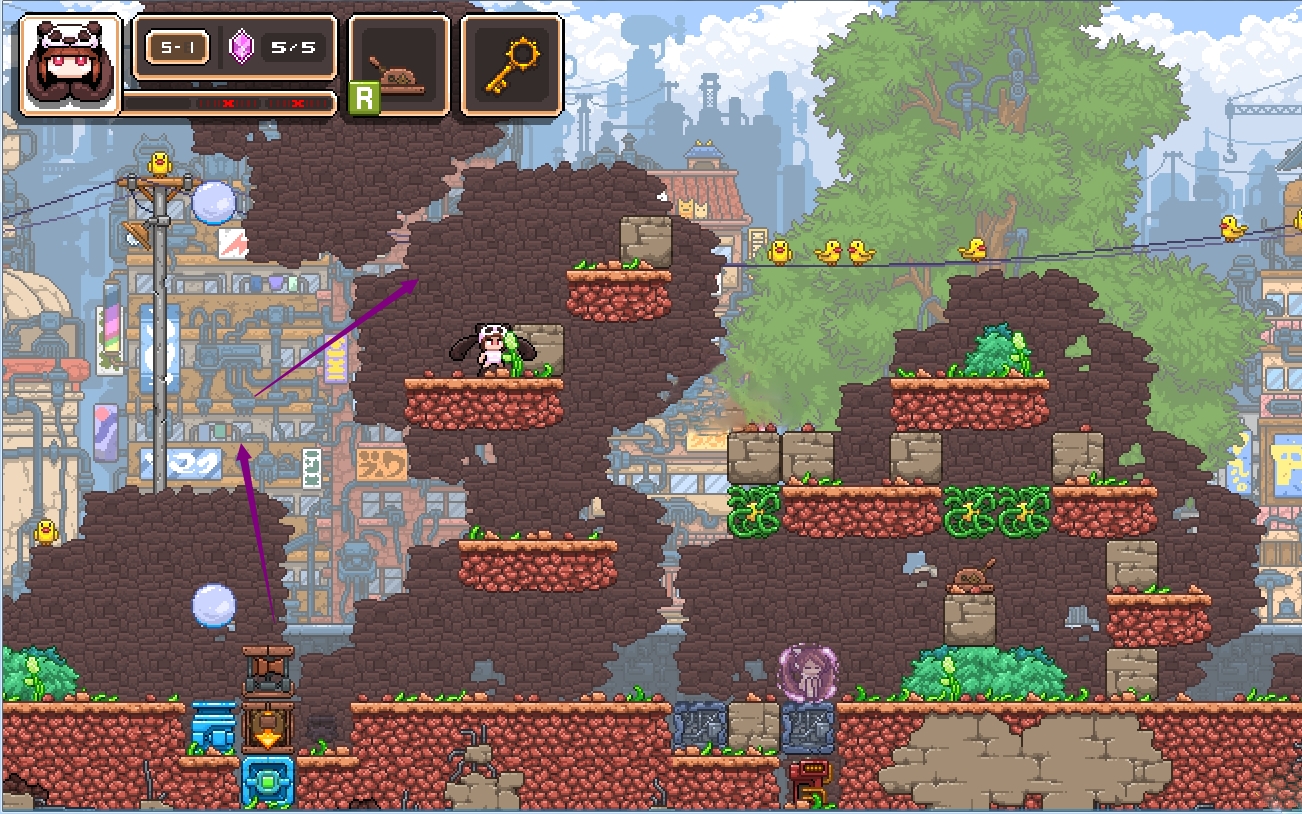Click the panda-hood girl character portrait

point(69,64)
